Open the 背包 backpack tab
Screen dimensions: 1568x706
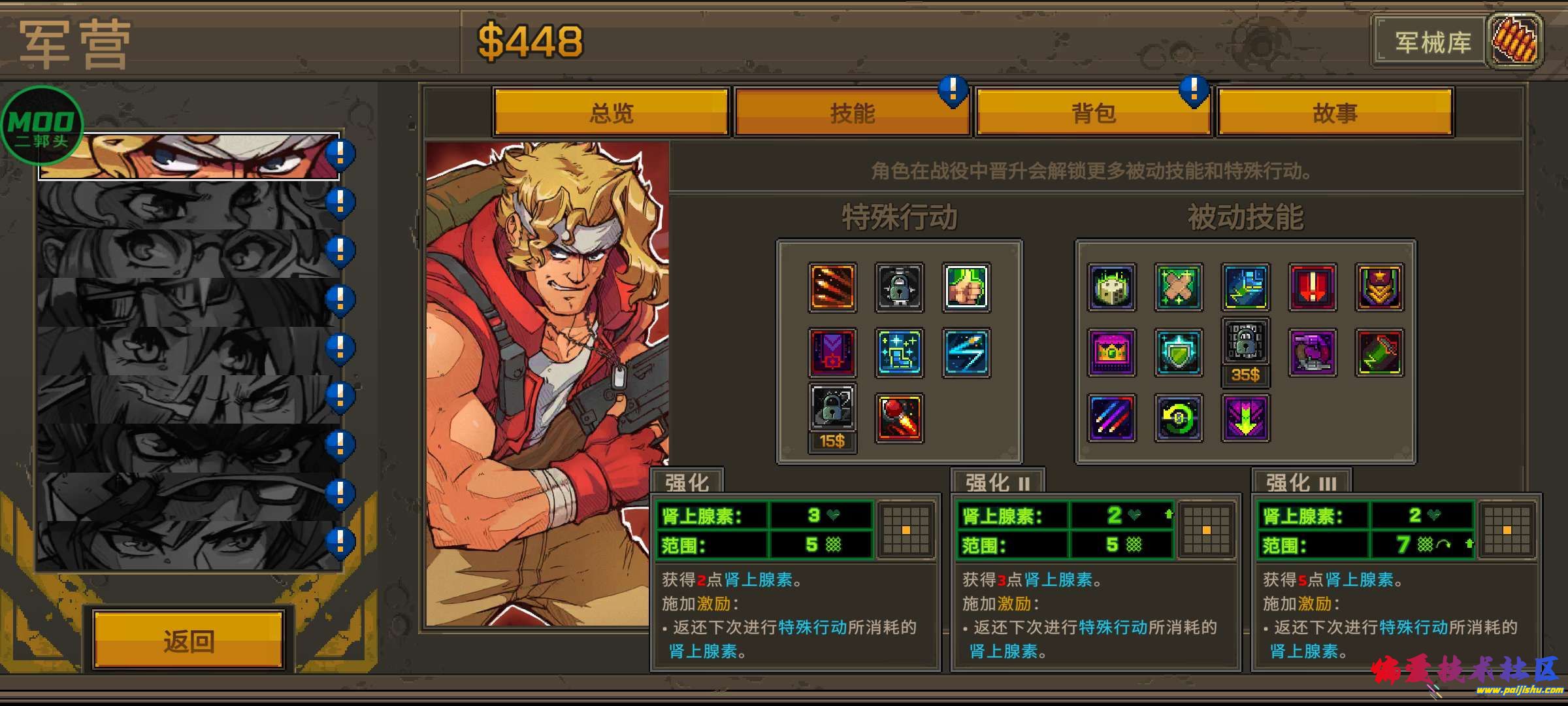(x=1093, y=112)
